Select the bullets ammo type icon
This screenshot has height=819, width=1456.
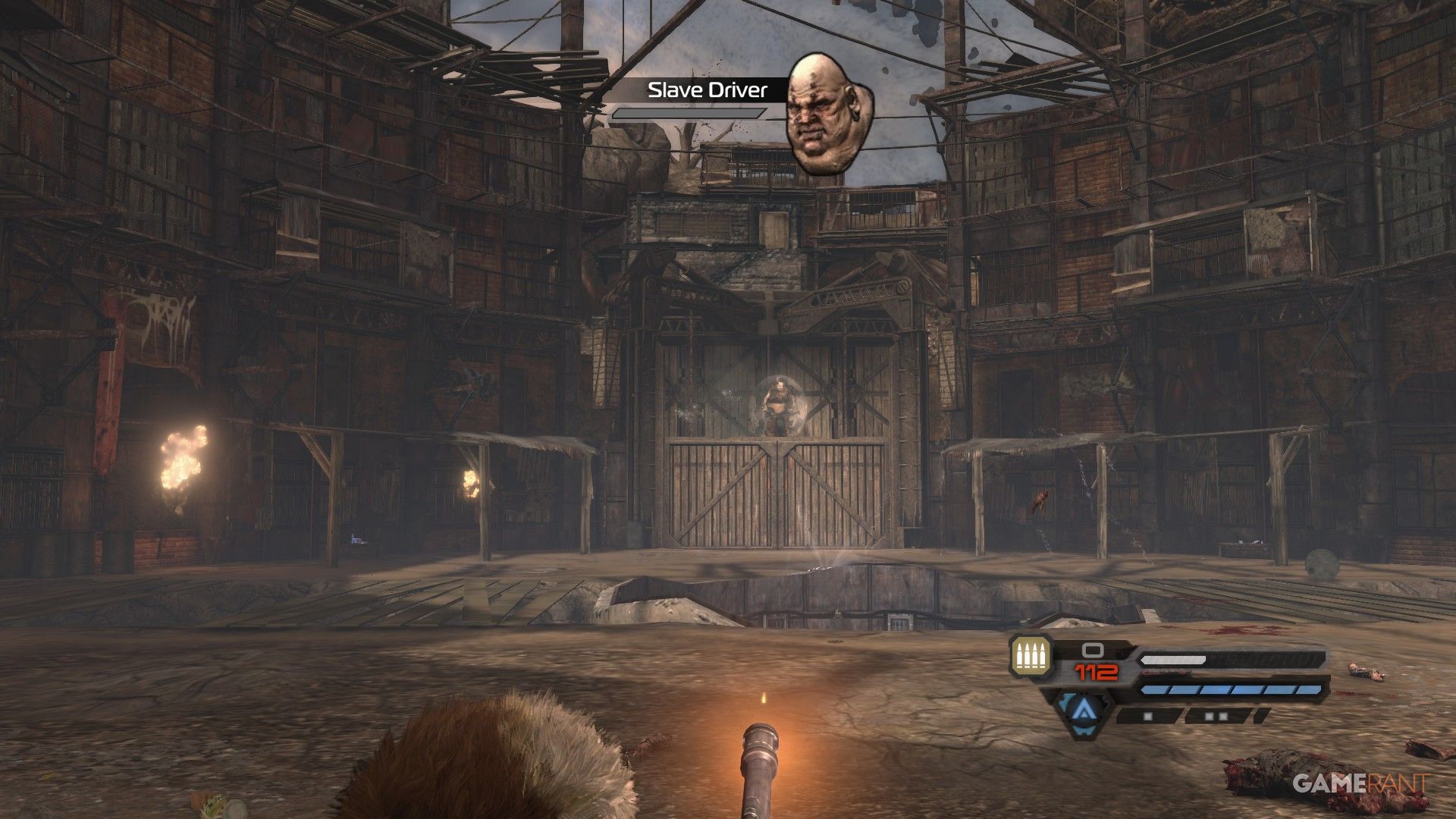(1031, 657)
